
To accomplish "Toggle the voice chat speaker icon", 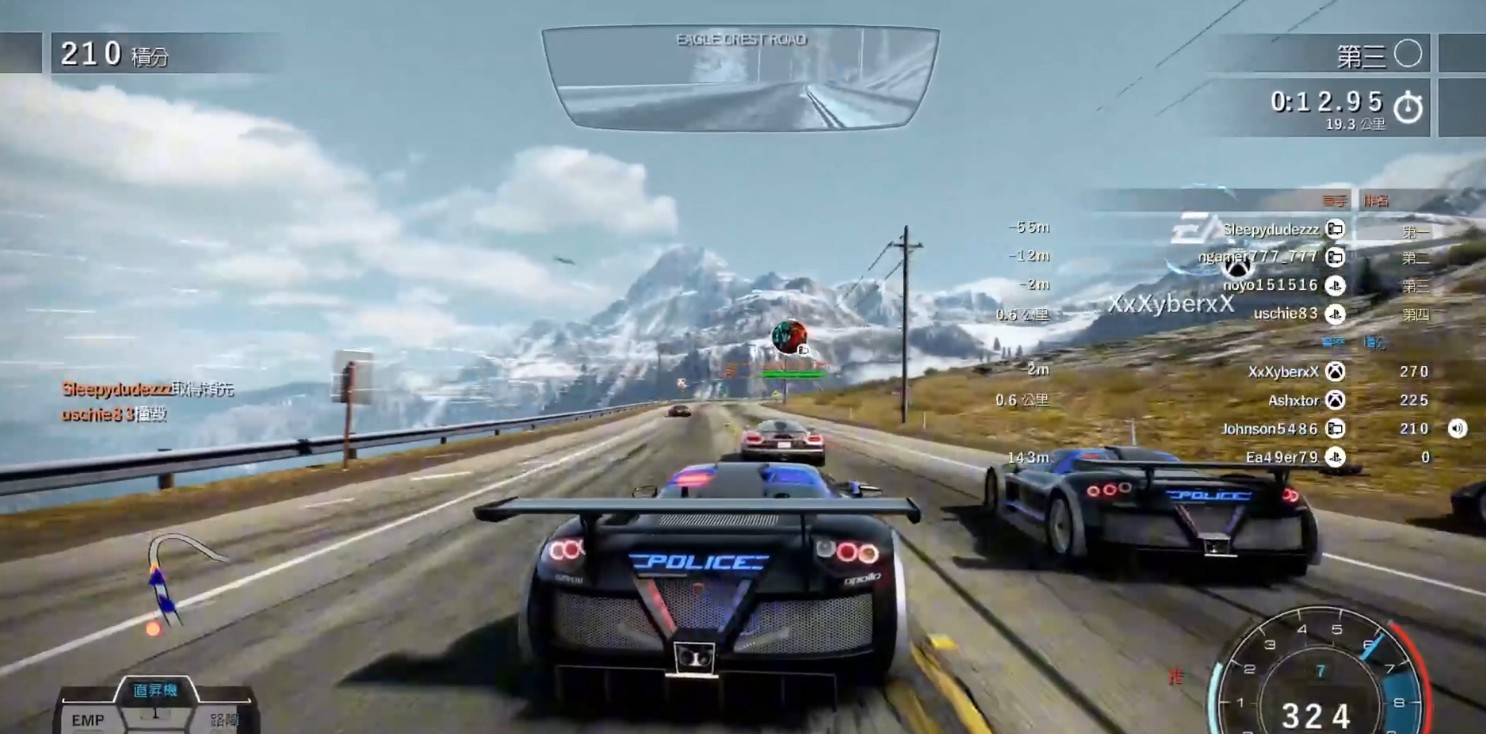I will (1457, 429).
